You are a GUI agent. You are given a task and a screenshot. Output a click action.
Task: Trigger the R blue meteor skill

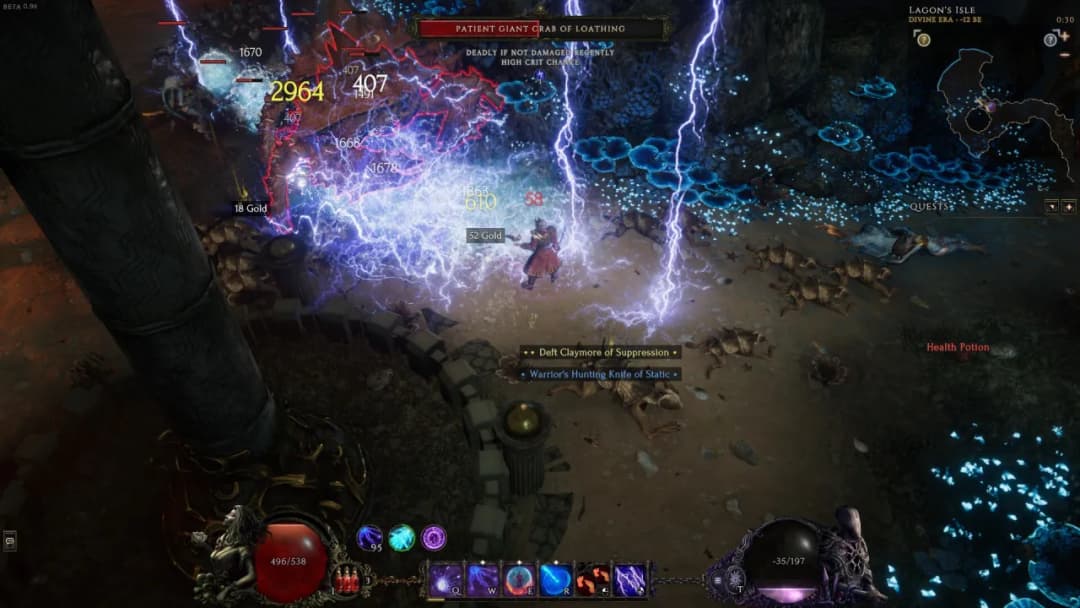tap(556, 580)
